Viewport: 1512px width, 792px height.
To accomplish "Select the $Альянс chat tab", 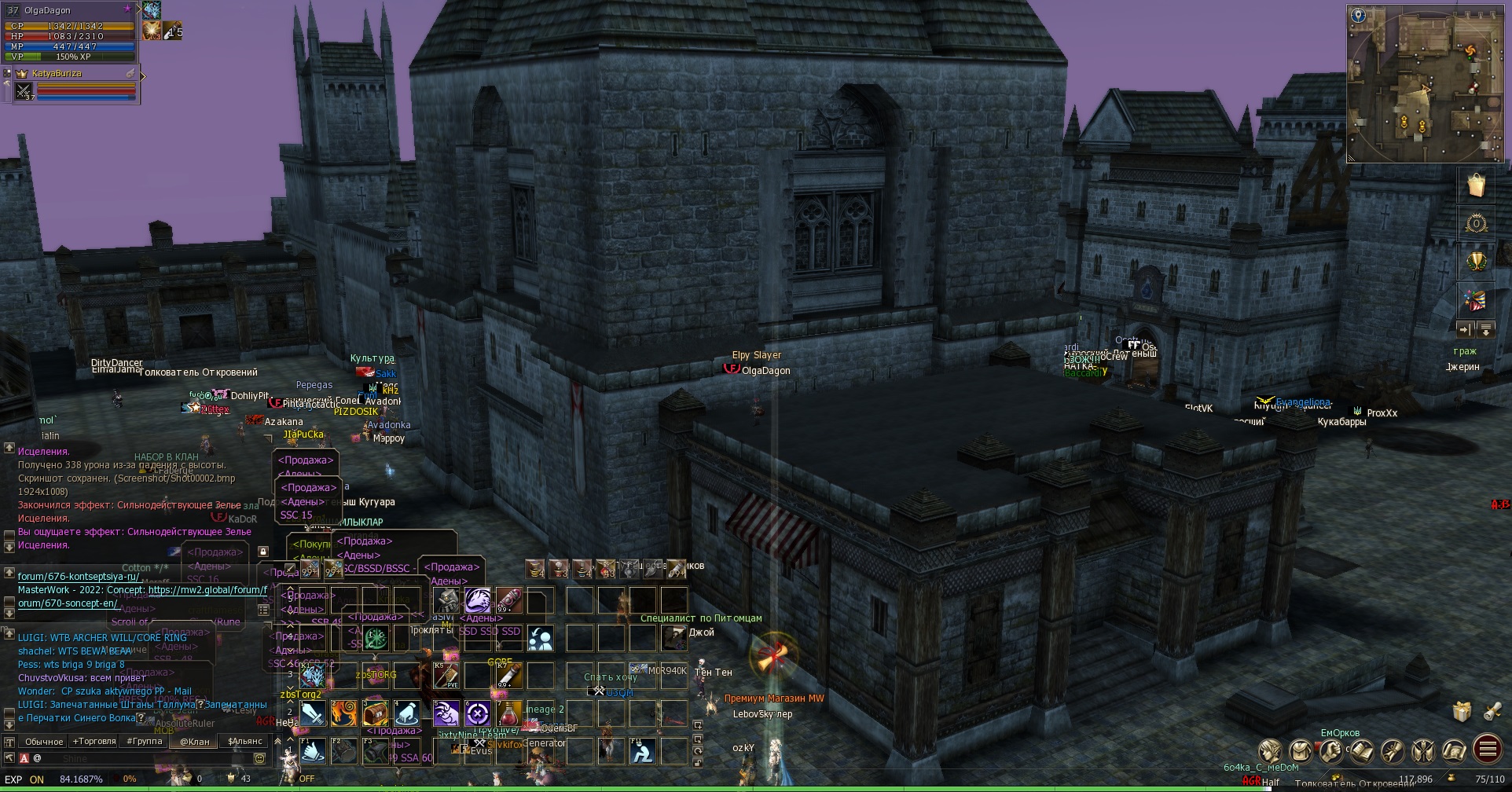I will point(244,741).
